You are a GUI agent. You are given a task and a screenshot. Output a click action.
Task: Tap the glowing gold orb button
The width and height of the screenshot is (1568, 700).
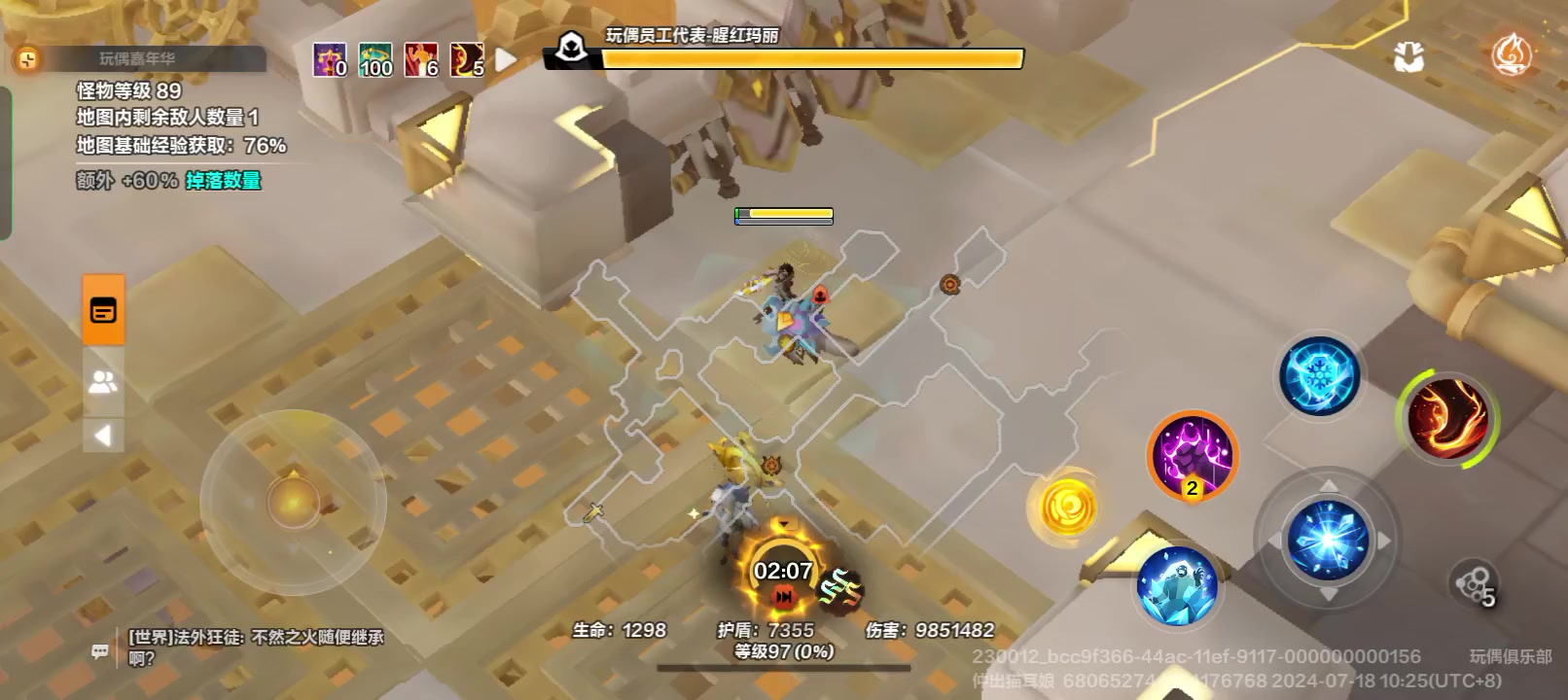click(x=1070, y=507)
